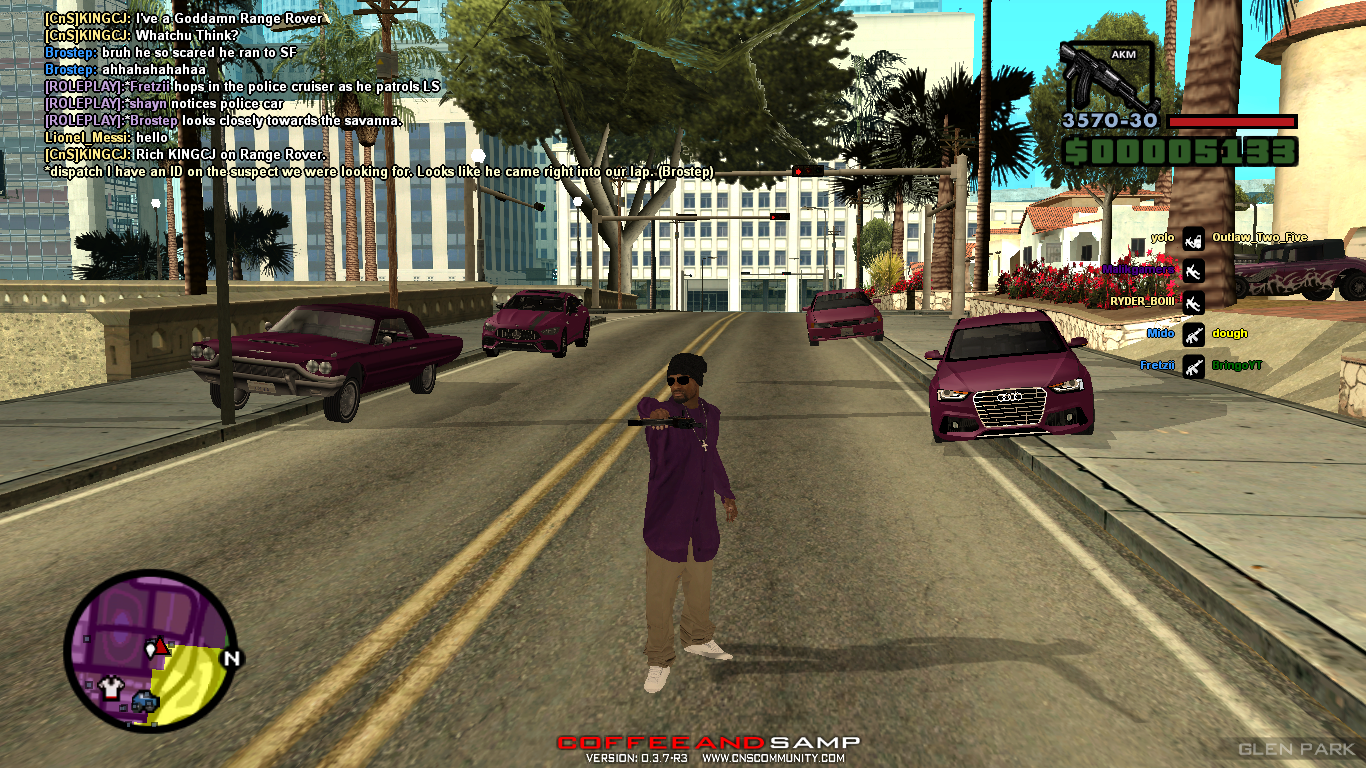
Task: Click the vehicle kill icon beside yolo
Action: 1192,238
